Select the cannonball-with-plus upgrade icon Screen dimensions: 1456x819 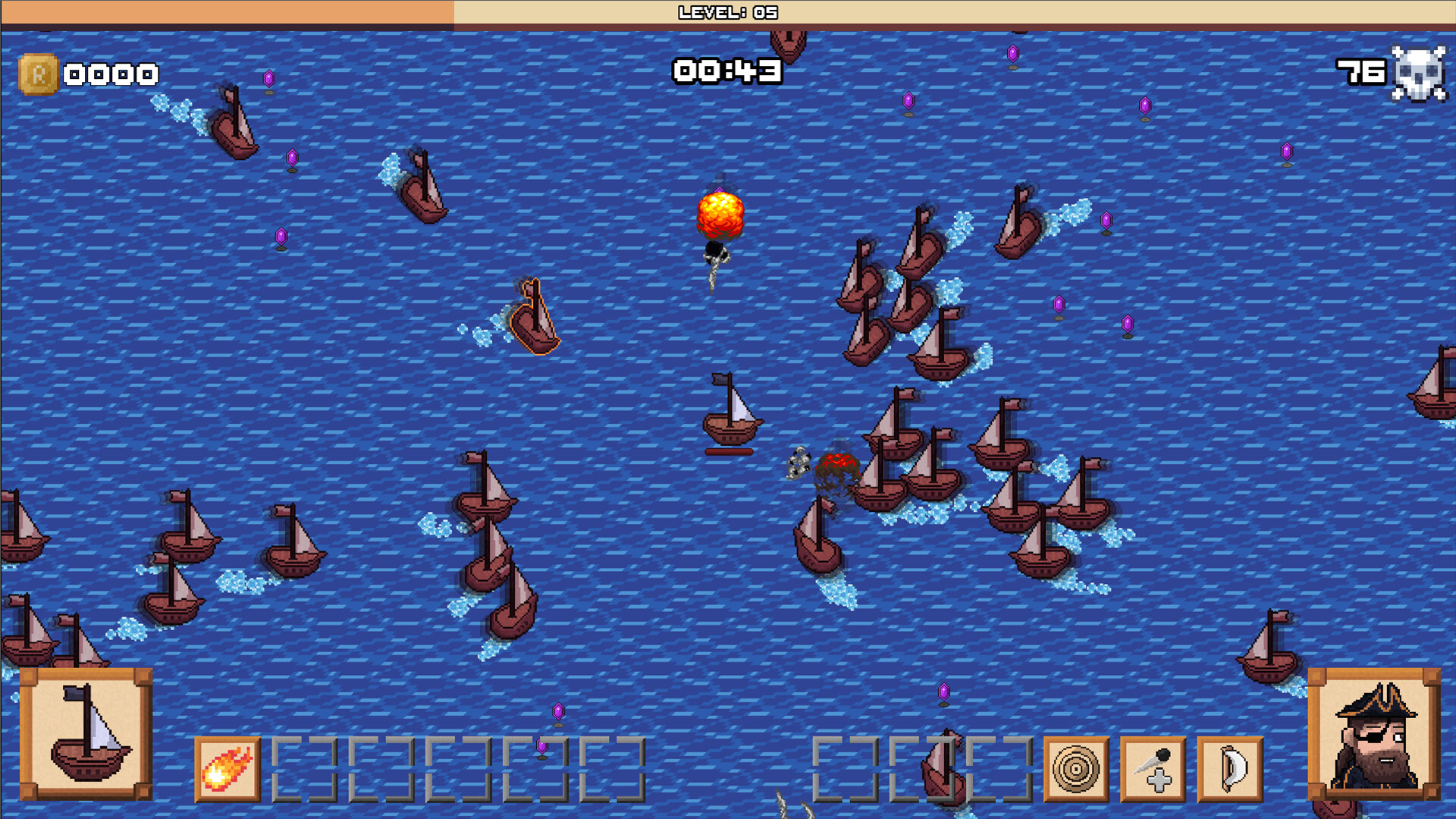1153,769
